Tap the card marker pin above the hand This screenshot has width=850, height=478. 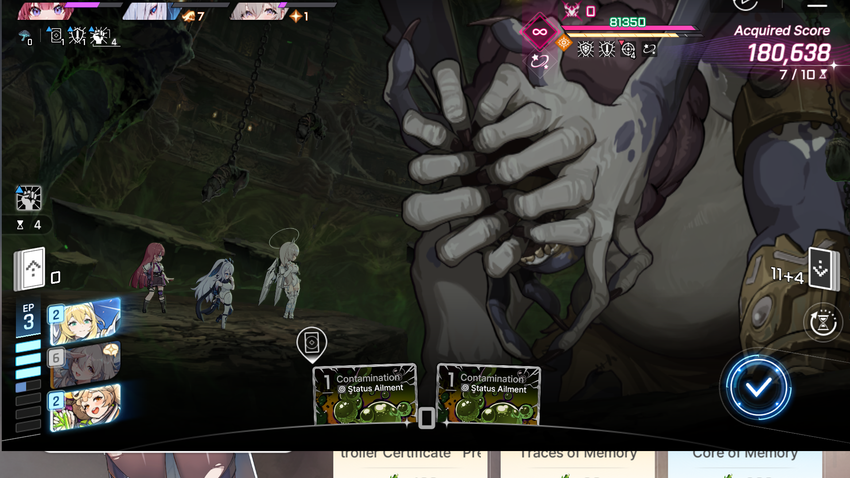pyautogui.click(x=312, y=345)
